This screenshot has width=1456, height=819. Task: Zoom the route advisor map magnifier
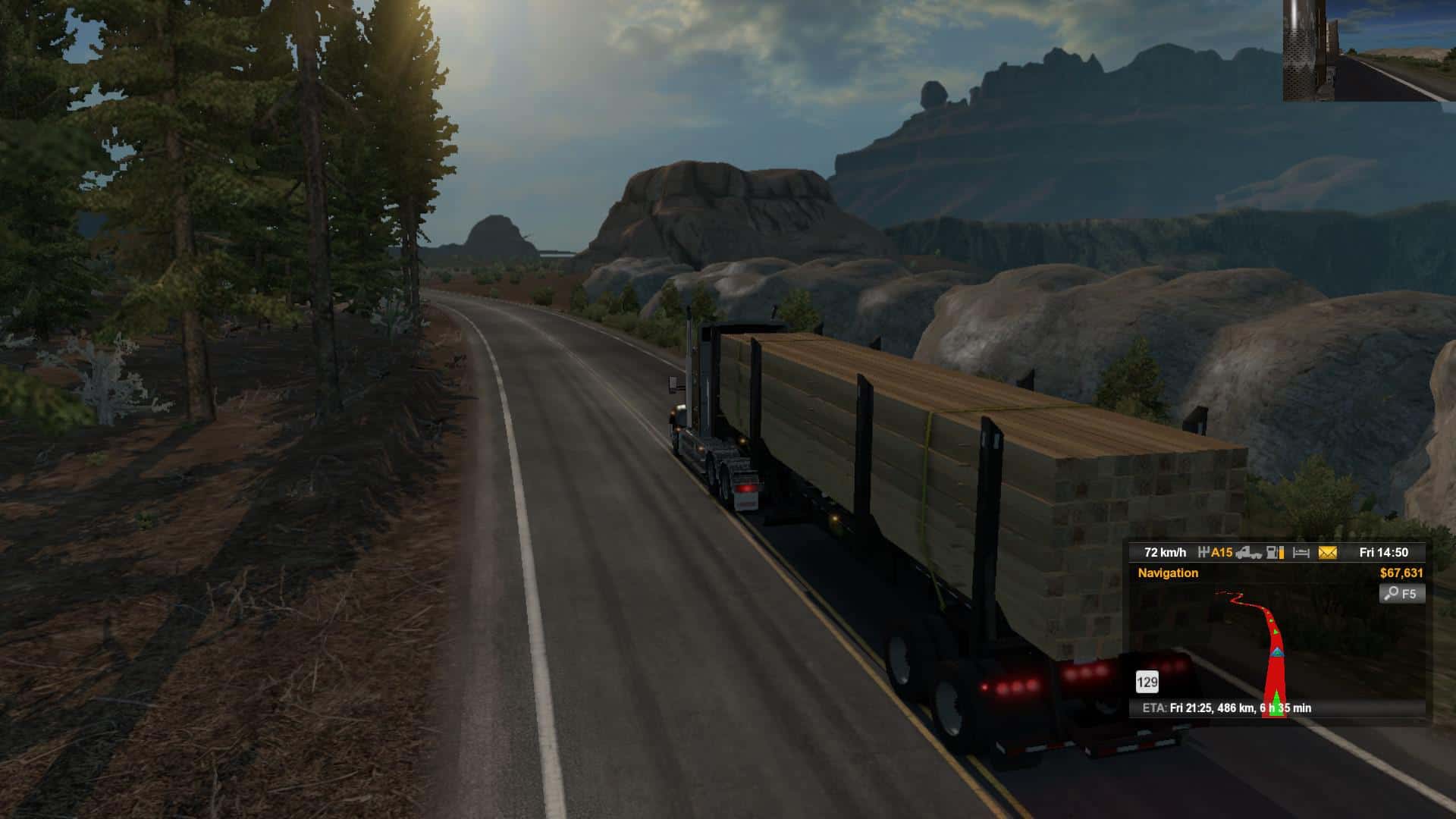tap(1401, 594)
